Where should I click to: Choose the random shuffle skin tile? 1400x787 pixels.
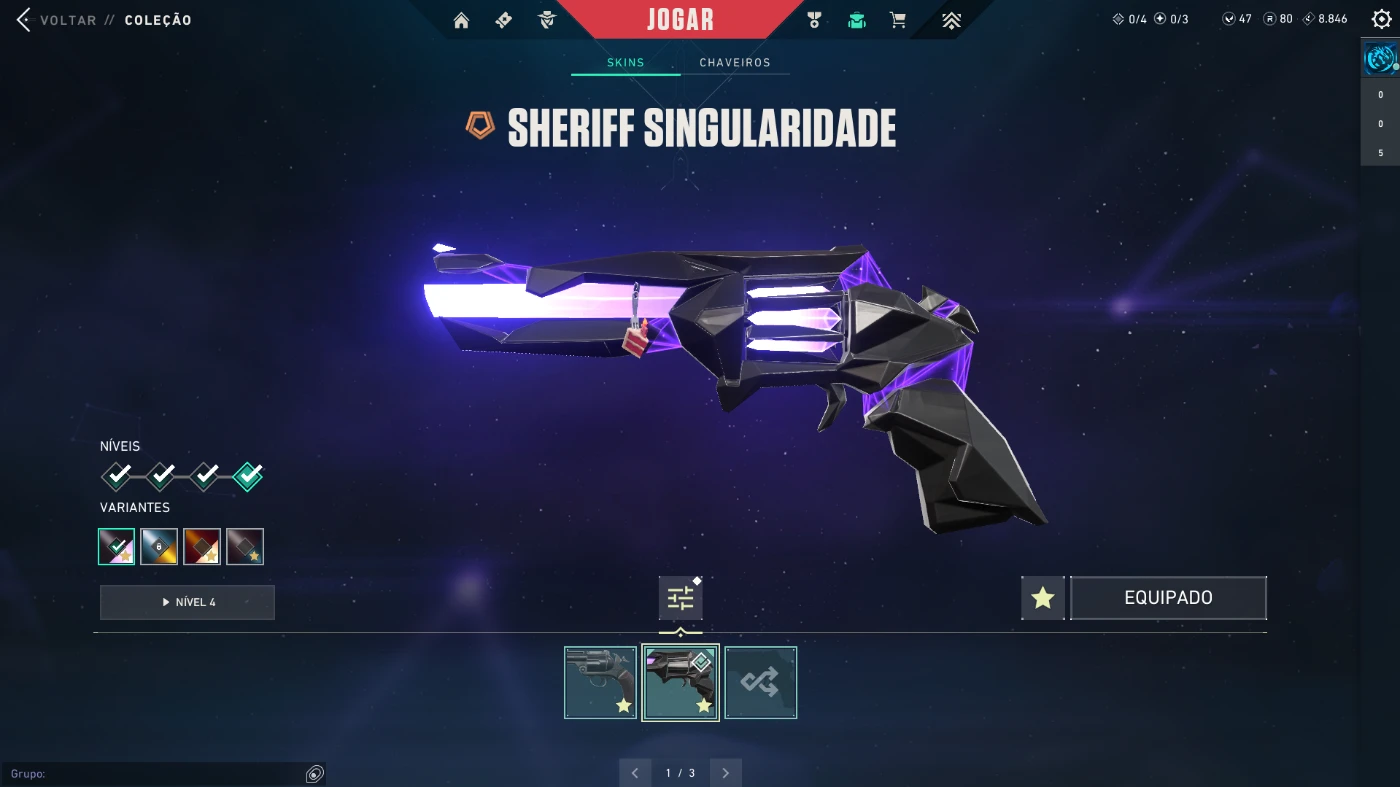coord(760,682)
